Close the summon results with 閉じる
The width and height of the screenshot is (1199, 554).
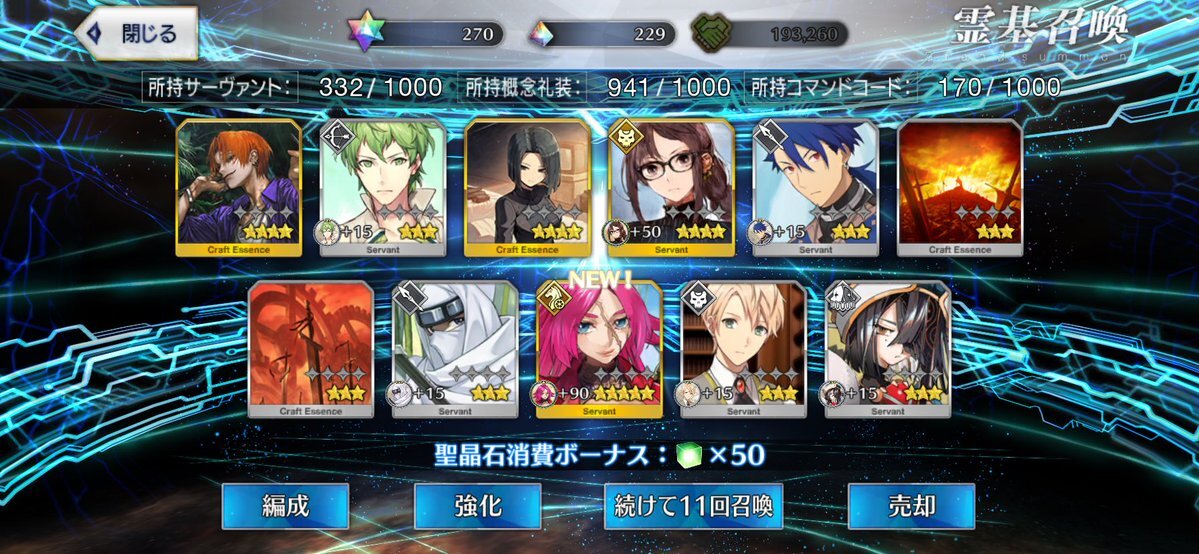(136, 34)
